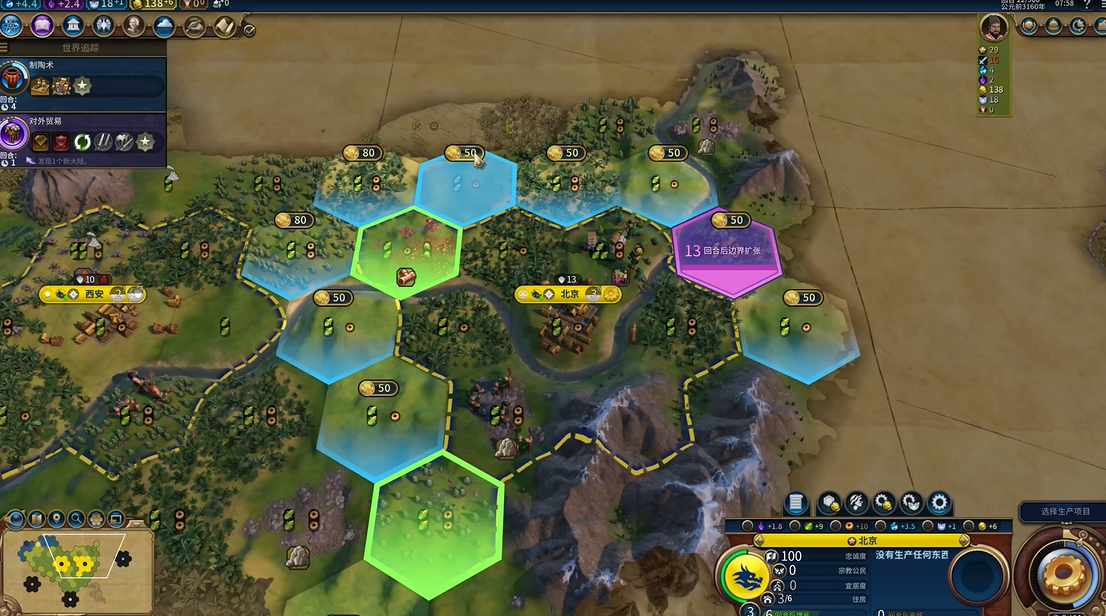Screen dimensions: 1106x616
Task: Open 北京 city banner on the map
Action: tap(568, 294)
